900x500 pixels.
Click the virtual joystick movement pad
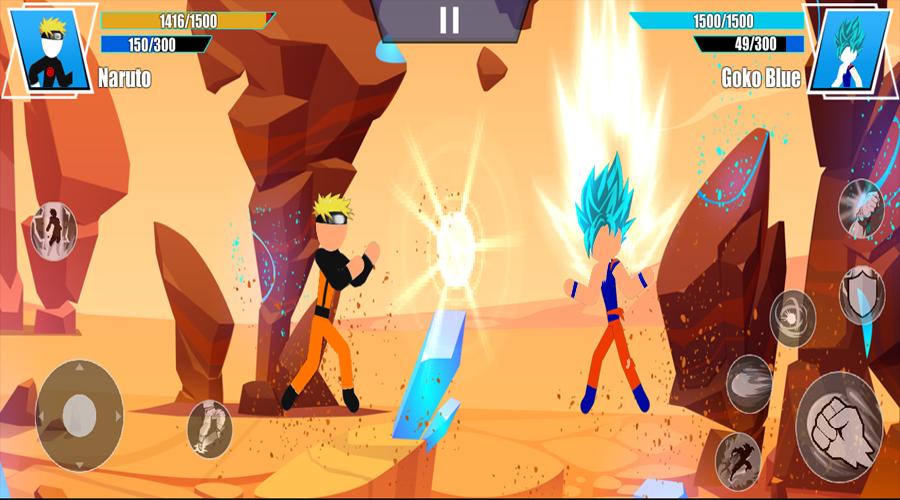pos(80,415)
